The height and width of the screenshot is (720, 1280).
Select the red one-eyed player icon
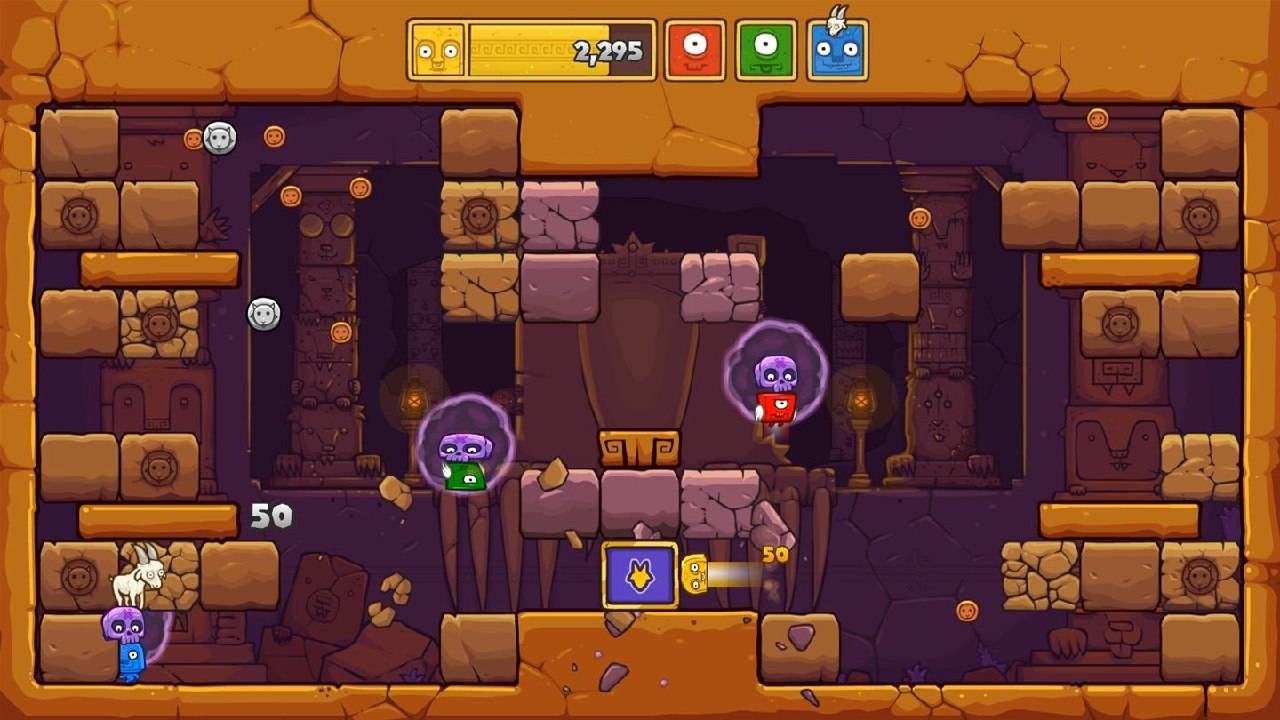(x=694, y=50)
